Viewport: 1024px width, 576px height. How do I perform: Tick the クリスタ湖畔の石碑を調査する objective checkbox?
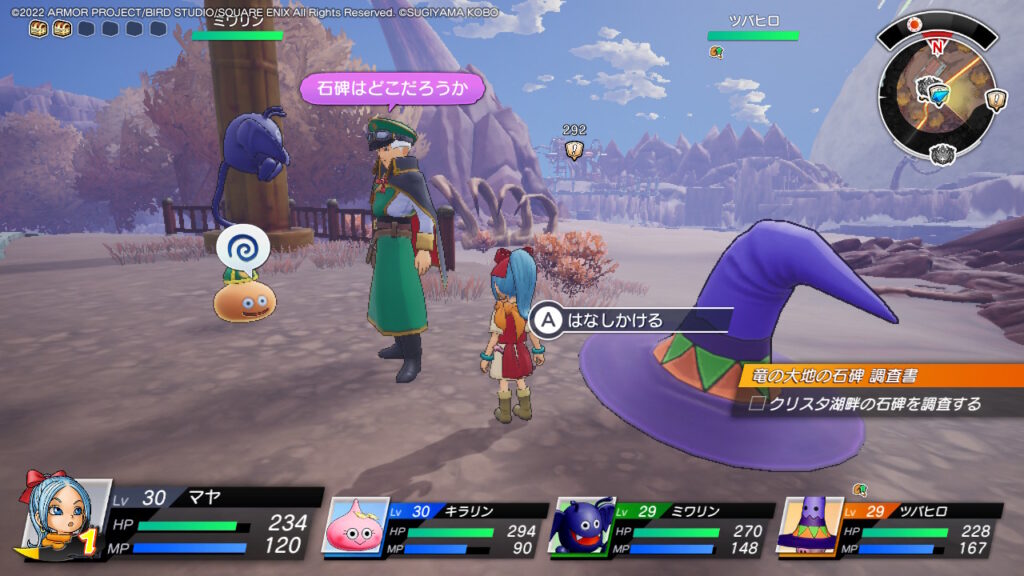[757, 404]
